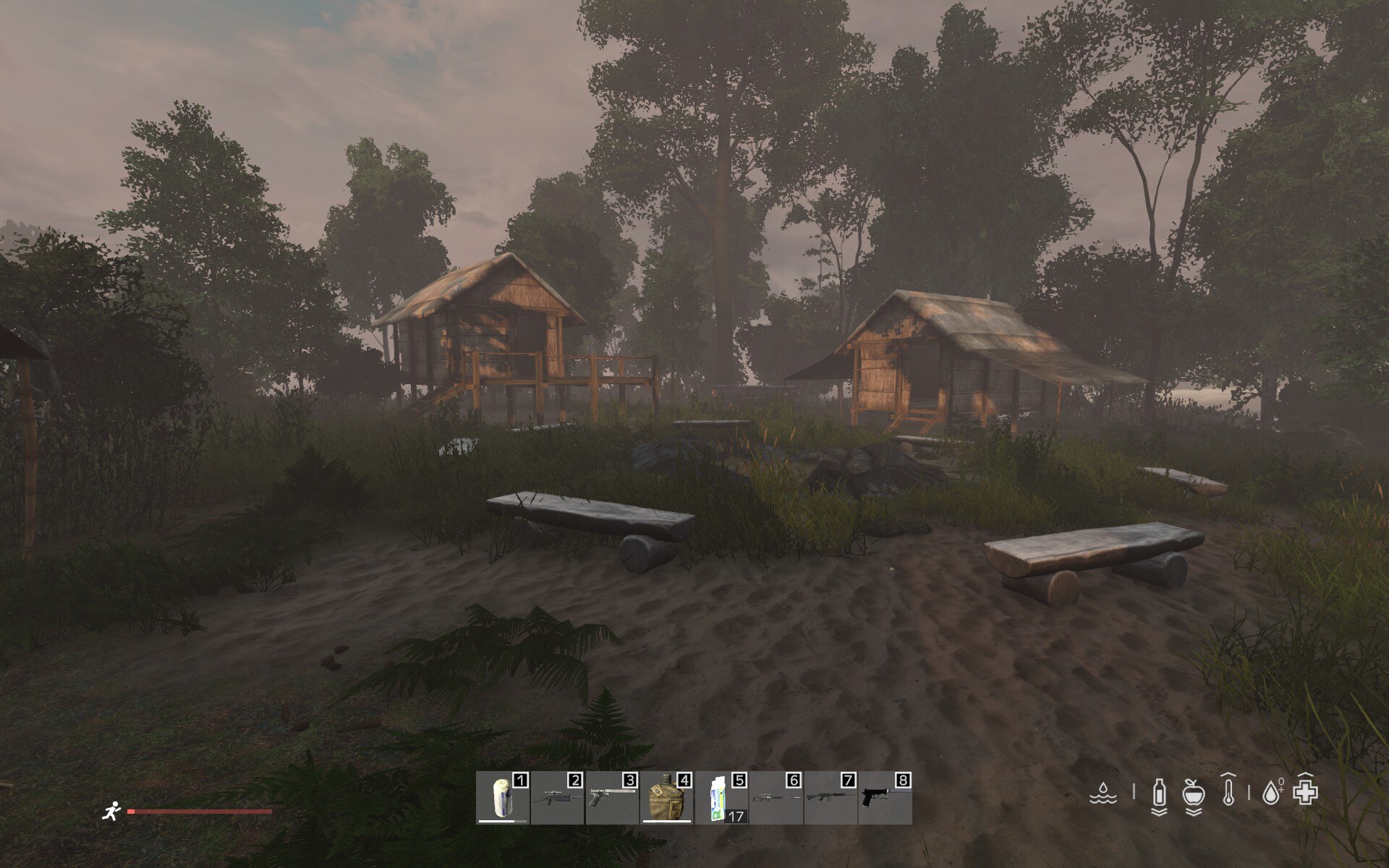Equip the scoped rifle in slot 2

(x=557, y=799)
